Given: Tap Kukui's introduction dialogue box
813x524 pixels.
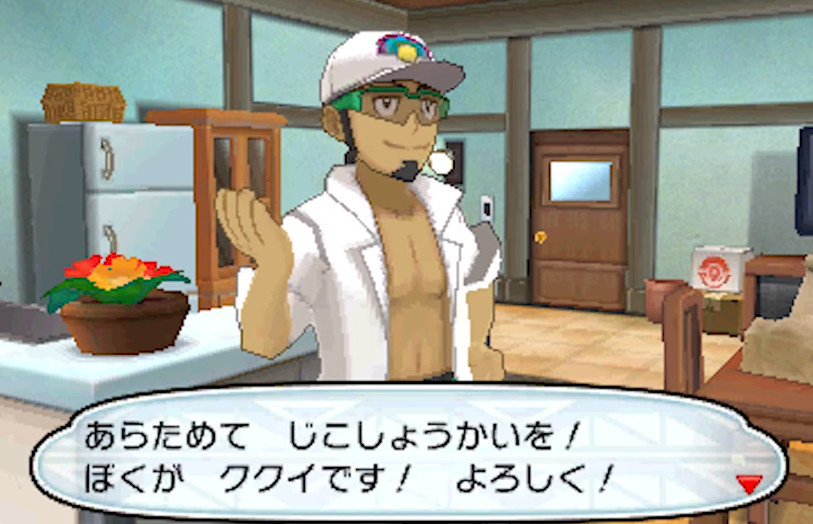Looking at the screenshot, I should (400, 453).
